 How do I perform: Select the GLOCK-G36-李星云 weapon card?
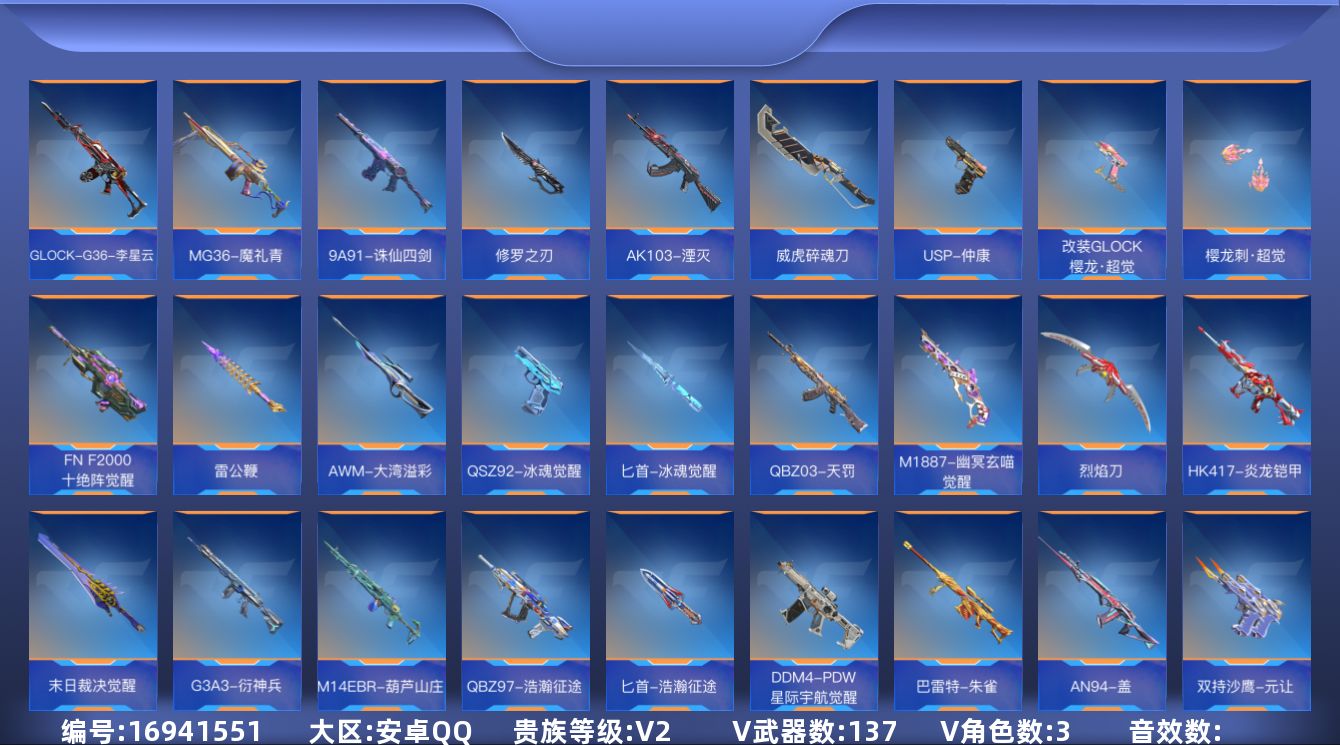coord(94,170)
